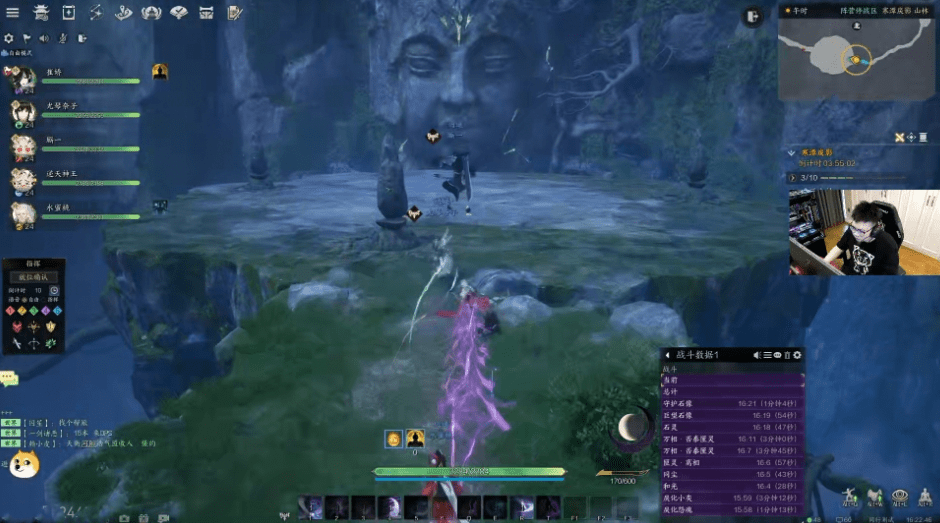The image size is (940, 523).
Task: Collapse the 寒潭戾影 quest tracker
Action: tap(791, 153)
